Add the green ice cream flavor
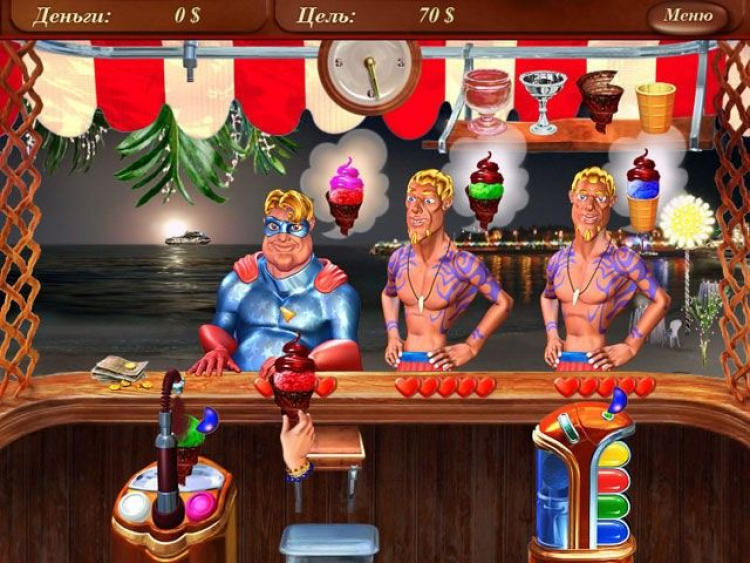 [613, 505]
